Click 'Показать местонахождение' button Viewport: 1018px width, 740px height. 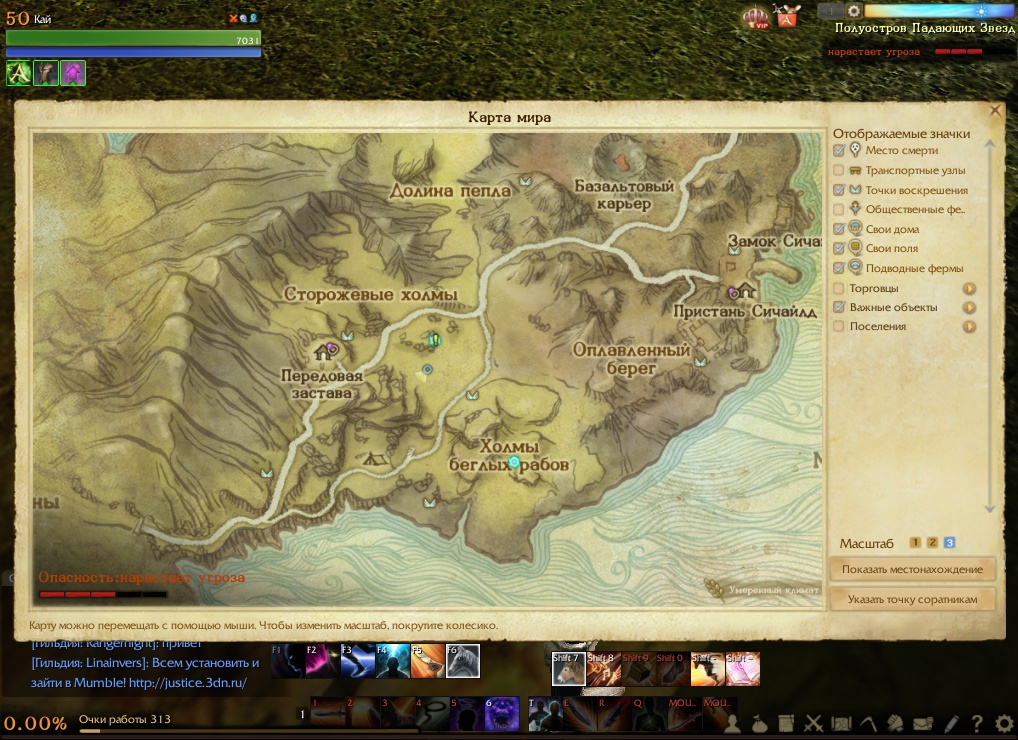point(912,570)
